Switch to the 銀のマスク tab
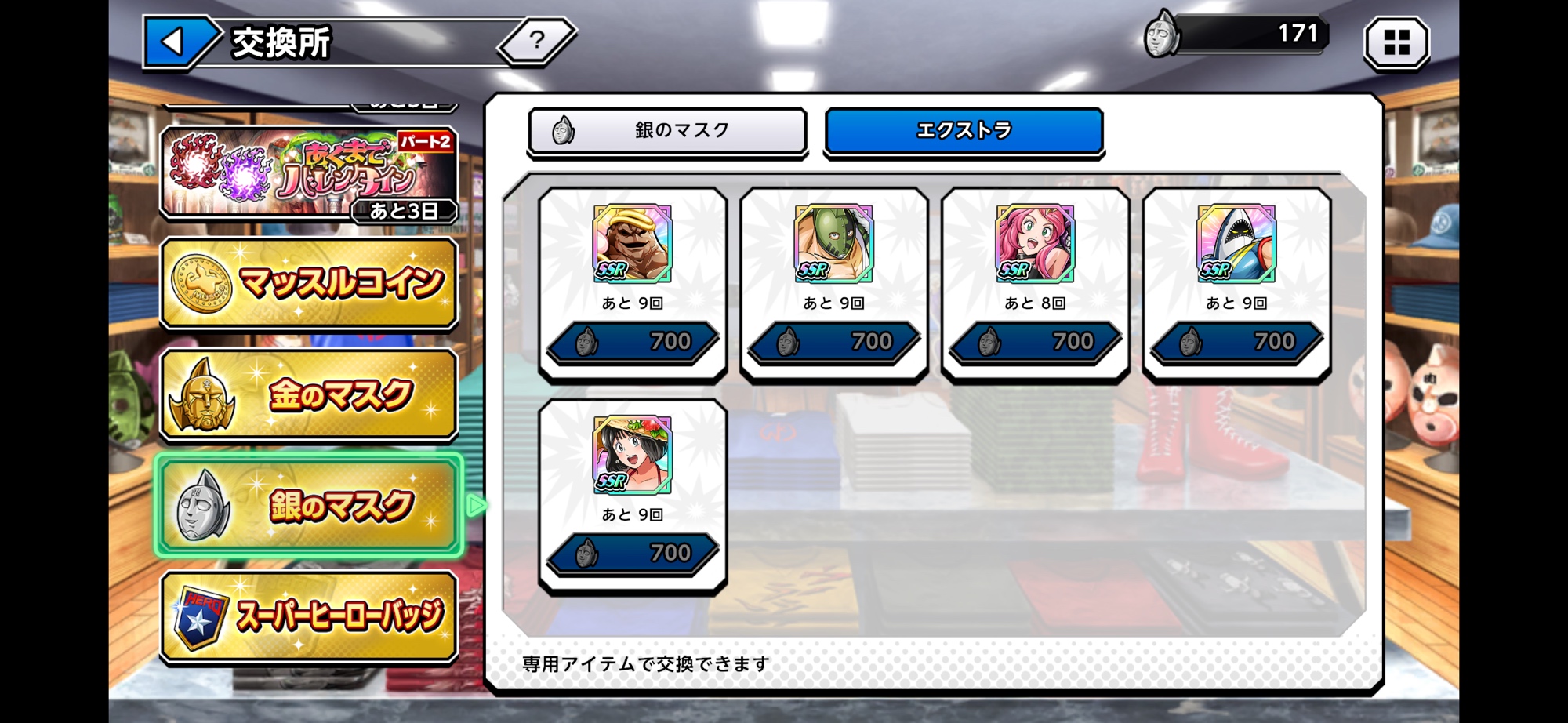Image resolution: width=1568 pixels, height=723 pixels. [667, 131]
